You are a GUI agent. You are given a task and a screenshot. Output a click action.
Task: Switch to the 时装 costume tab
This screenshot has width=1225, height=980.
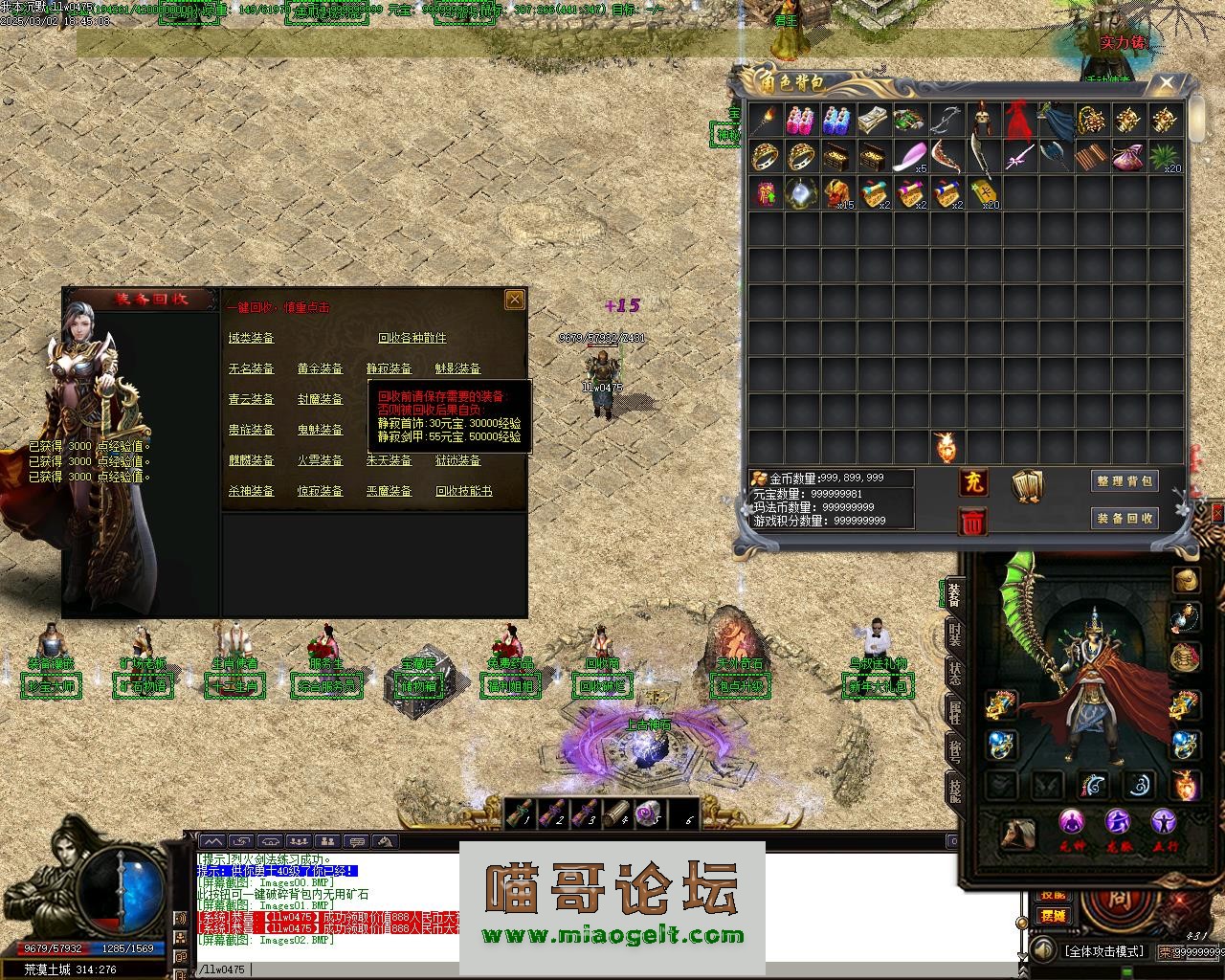pos(954,633)
